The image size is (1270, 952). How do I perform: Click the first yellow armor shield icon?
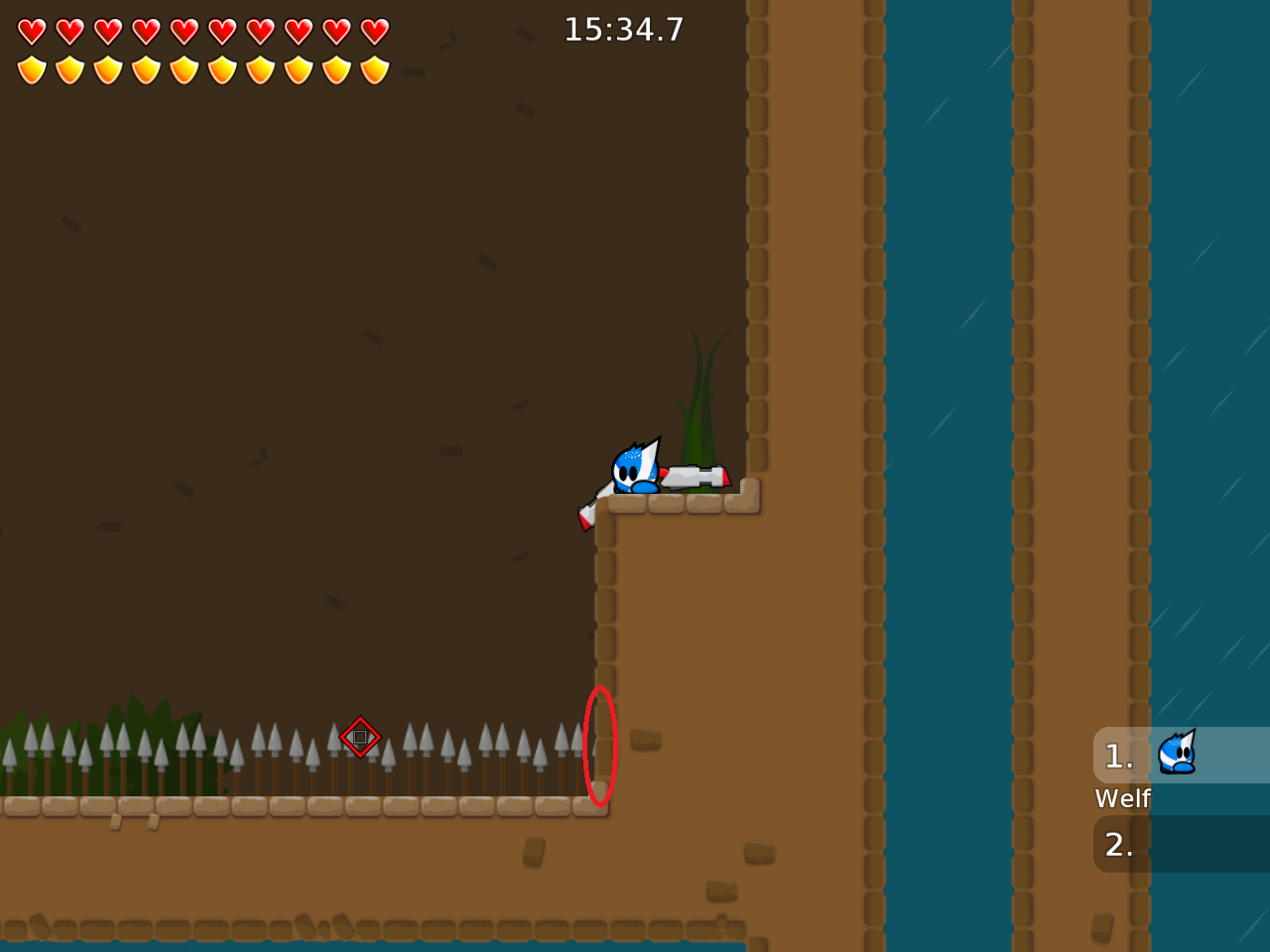click(31, 69)
